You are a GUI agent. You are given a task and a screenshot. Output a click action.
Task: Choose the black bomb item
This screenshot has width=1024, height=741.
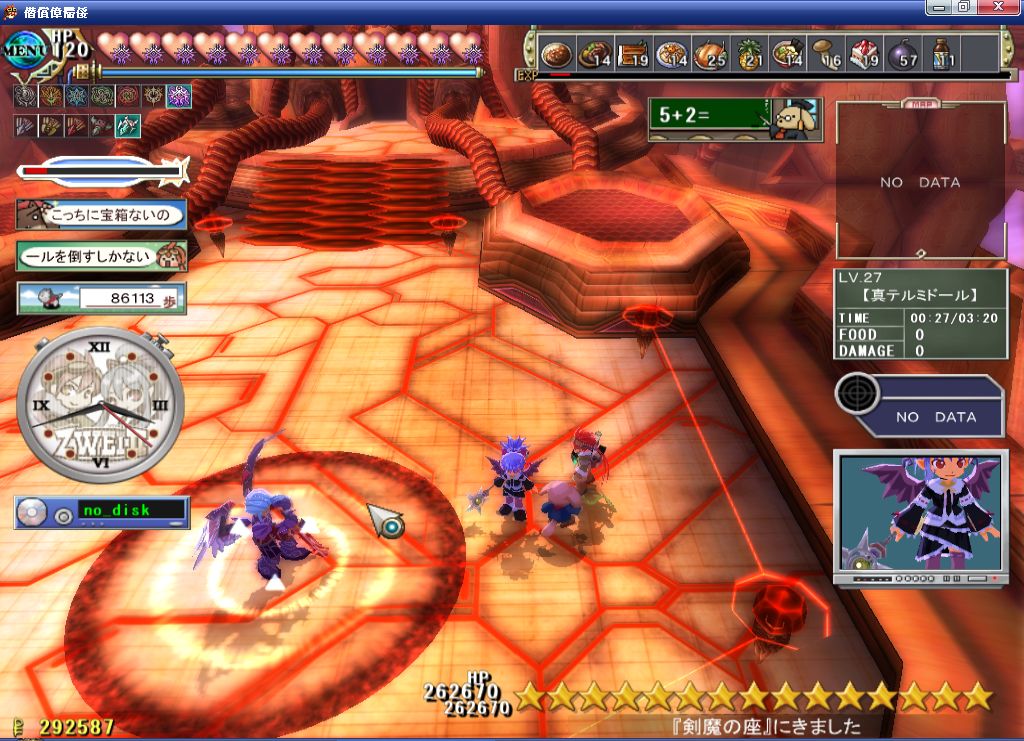point(901,53)
